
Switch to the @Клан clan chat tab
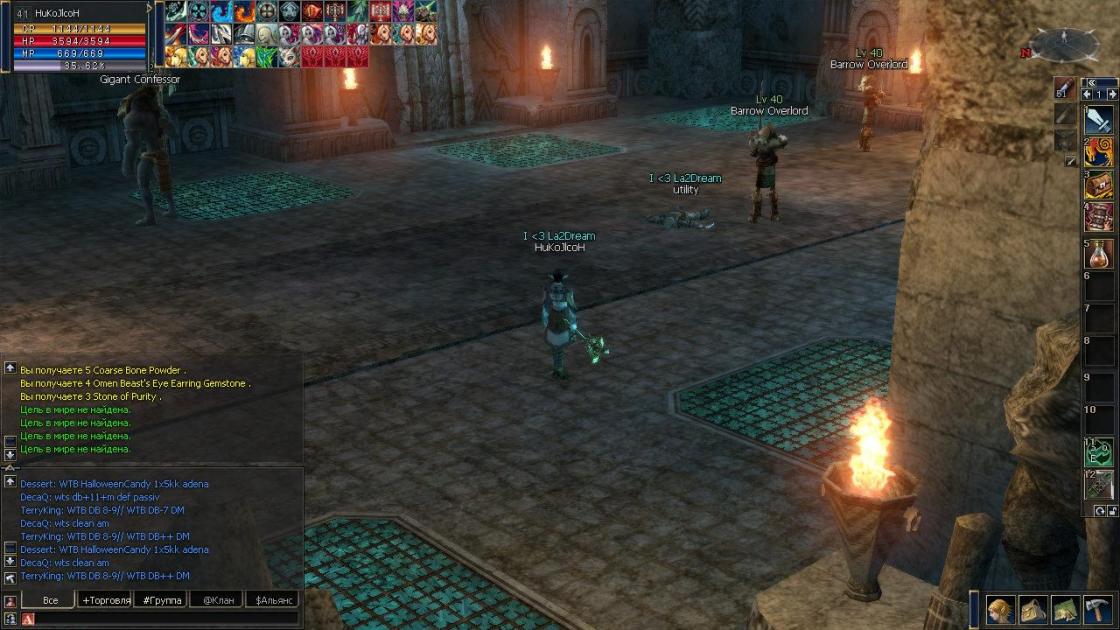tap(217, 600)
